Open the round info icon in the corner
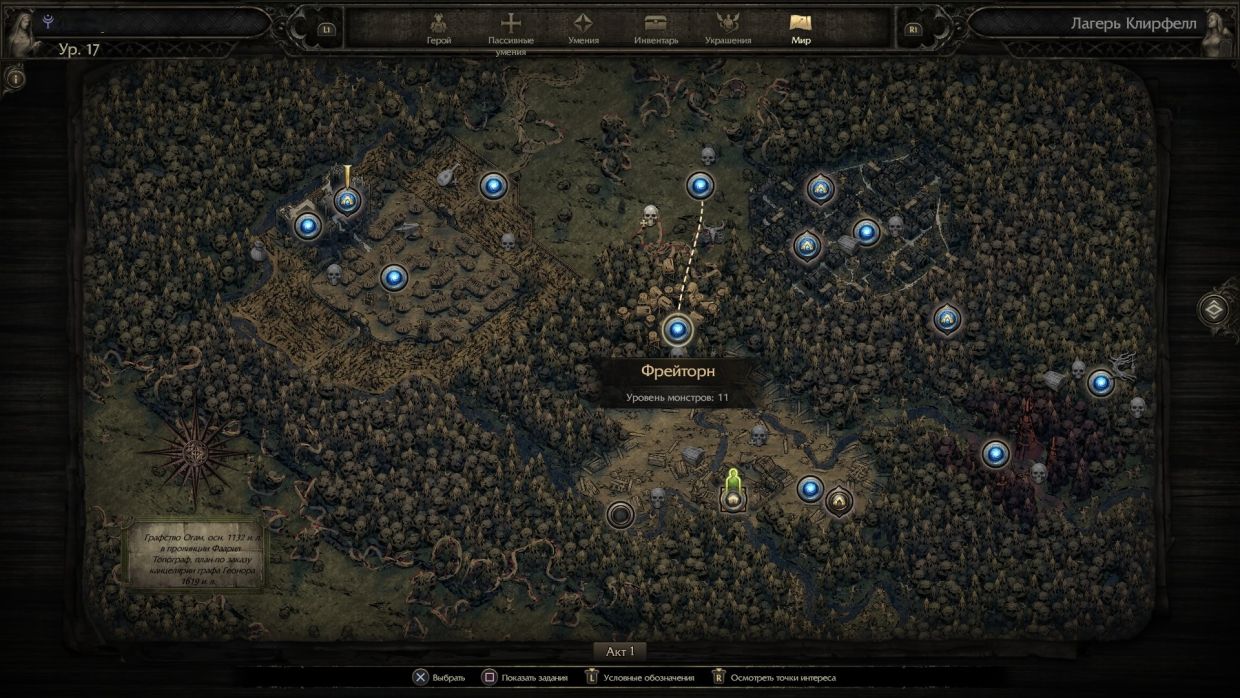Screen dimensions: 1240x698 (x=15, y=77)
